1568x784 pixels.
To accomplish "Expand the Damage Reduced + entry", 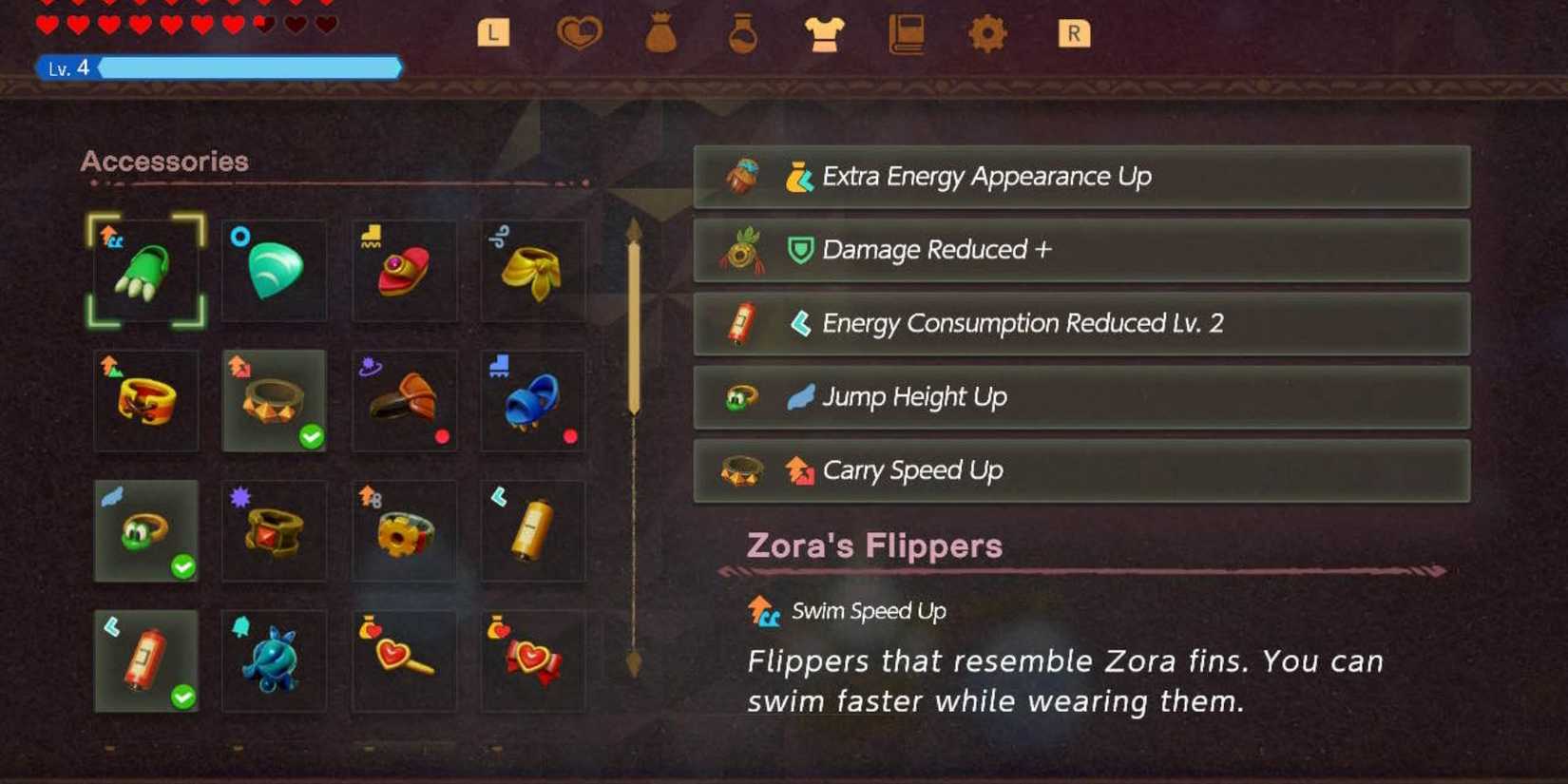I will (1083, 250).
